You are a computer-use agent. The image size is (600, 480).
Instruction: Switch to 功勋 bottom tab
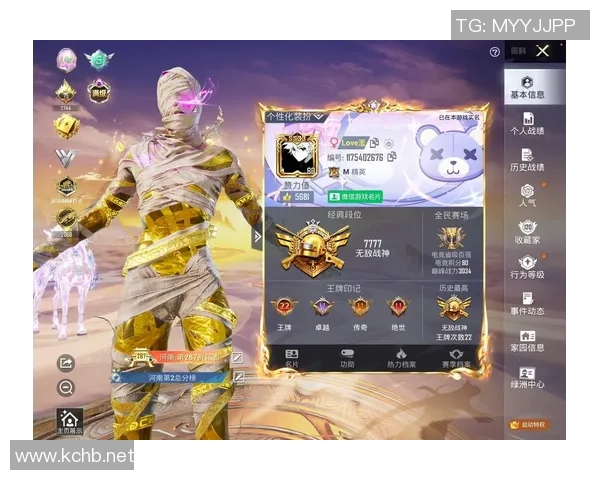(347, 358)
